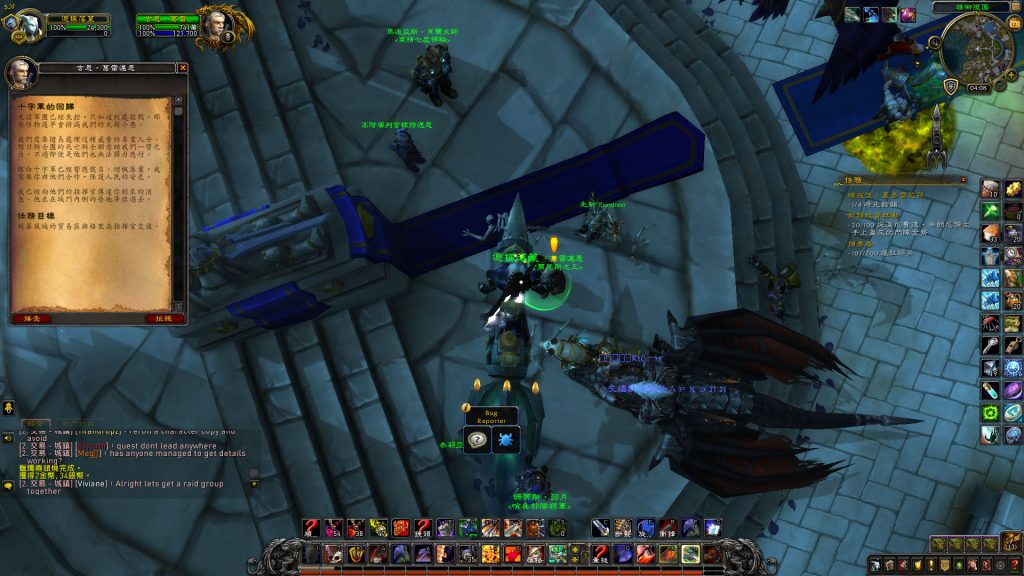Click the pink orb buff icon
The height and width of the screenshot is (576, 1024).
pos(908,15)
